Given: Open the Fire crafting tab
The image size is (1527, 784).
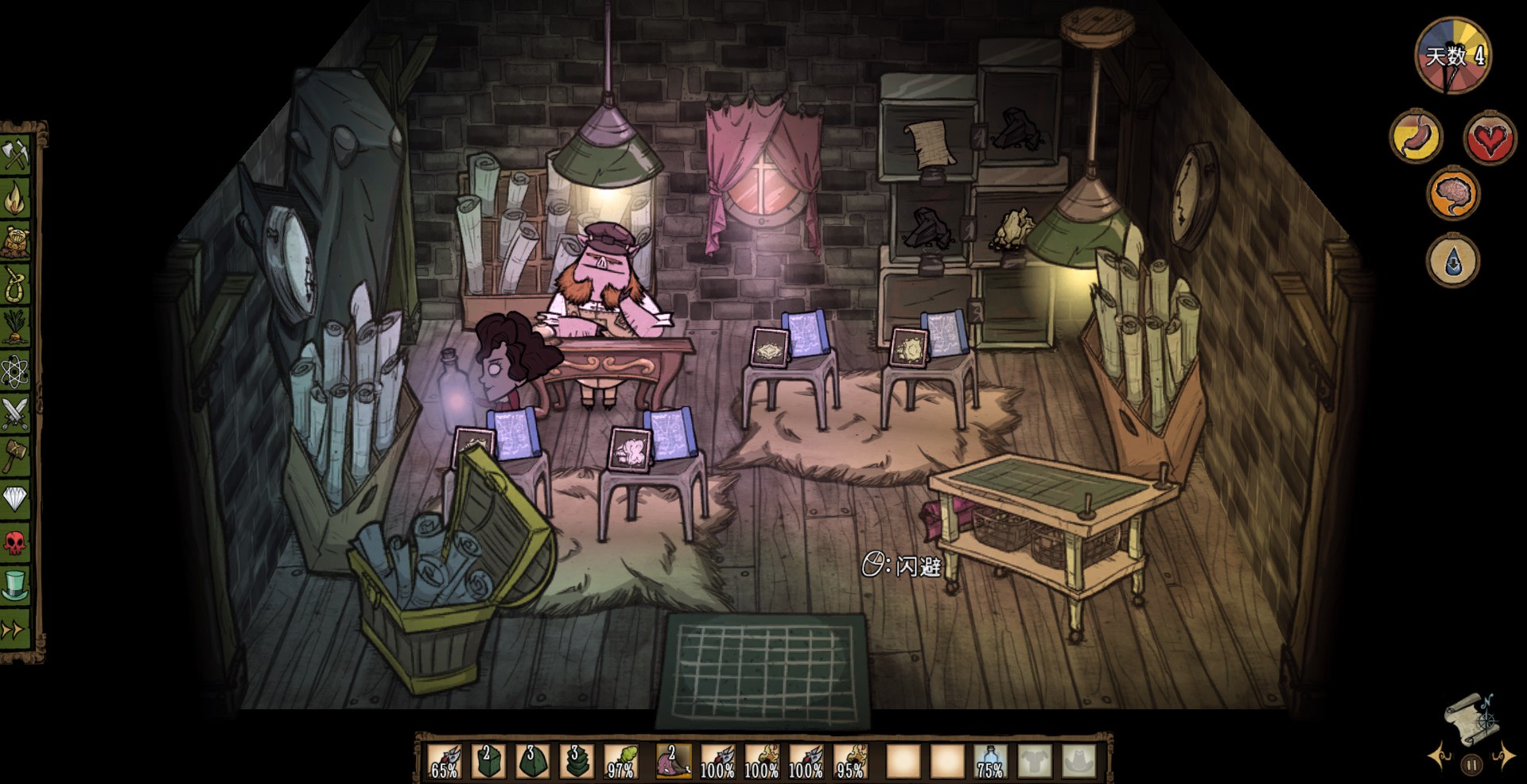Looking at the screenshot, I should 16,197.
